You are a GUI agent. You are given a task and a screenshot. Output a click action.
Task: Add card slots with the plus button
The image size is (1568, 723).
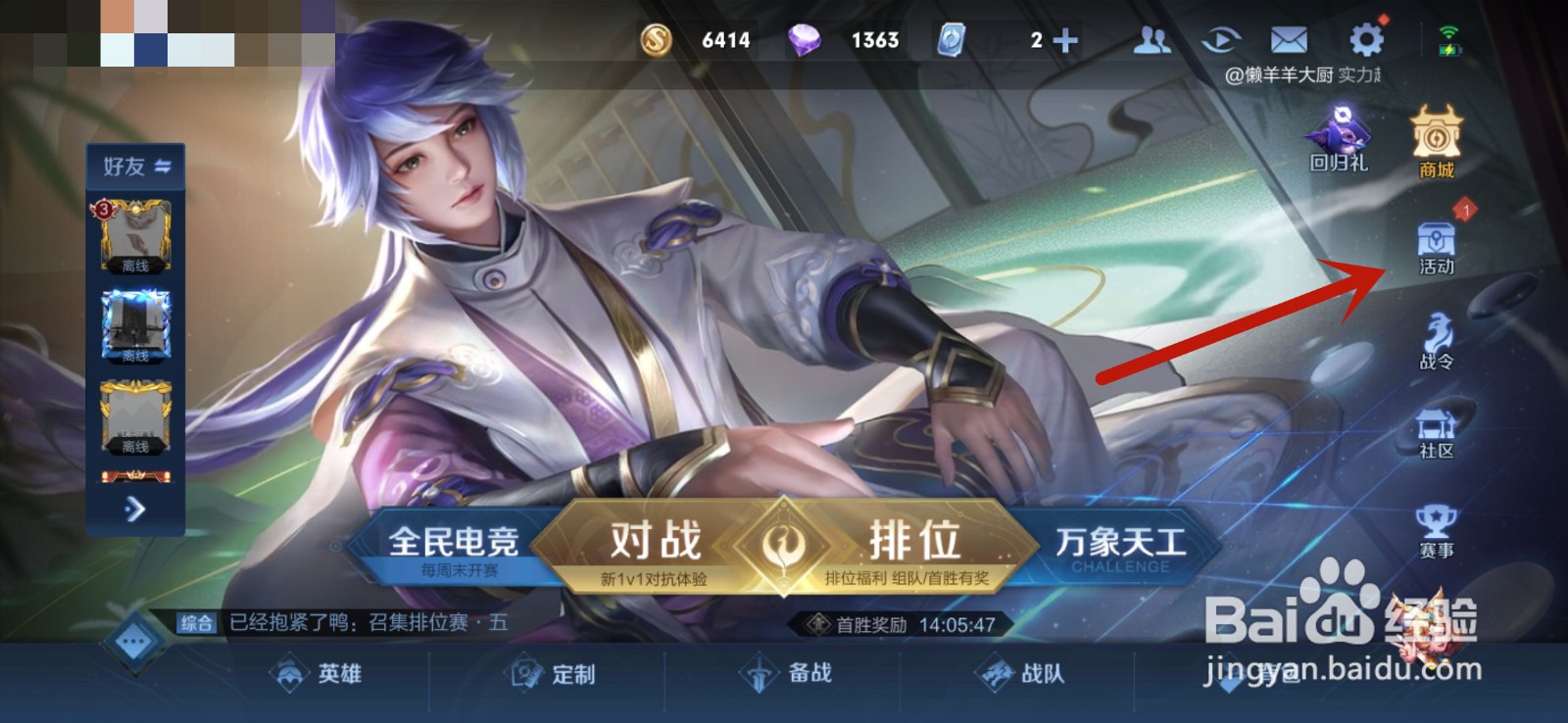pyautogui.click(x=1065, y=41)
